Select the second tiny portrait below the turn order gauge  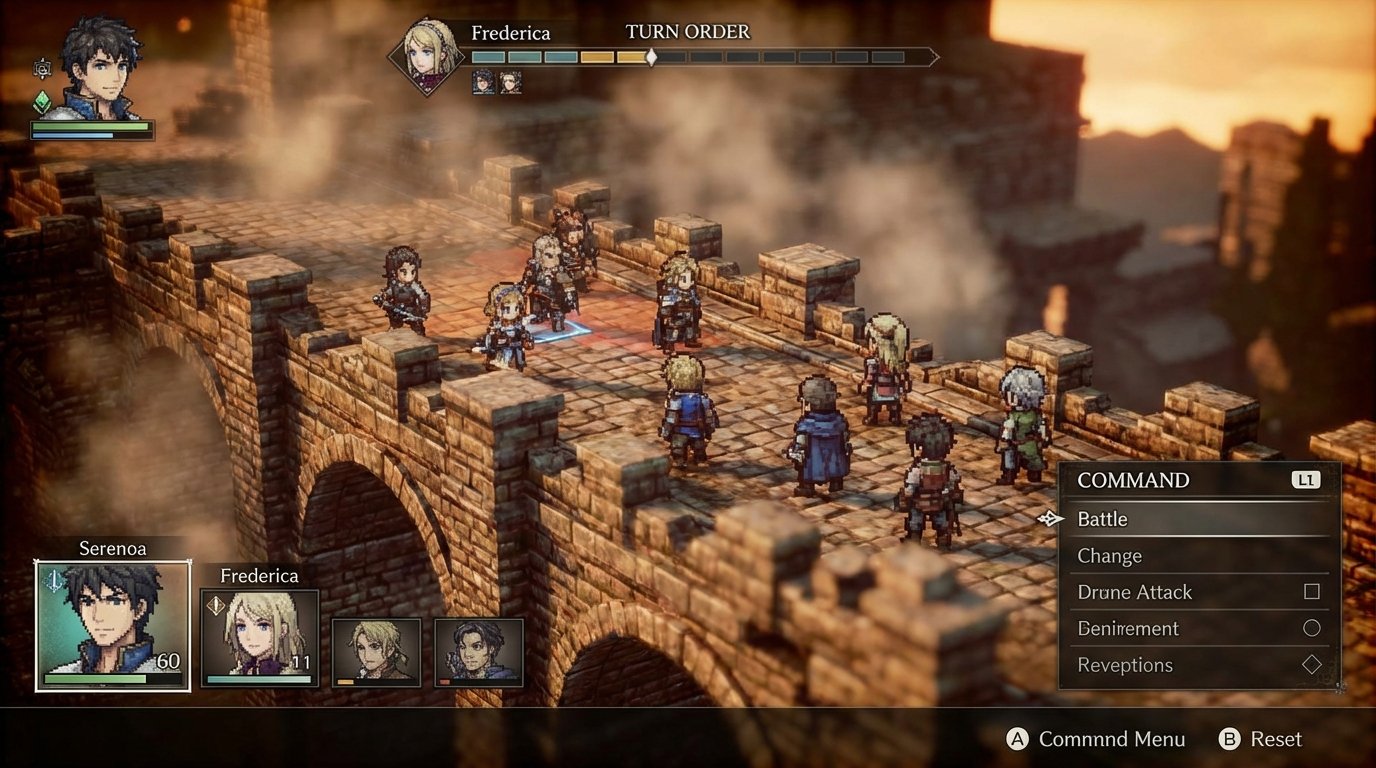click(x=511, y=82)
